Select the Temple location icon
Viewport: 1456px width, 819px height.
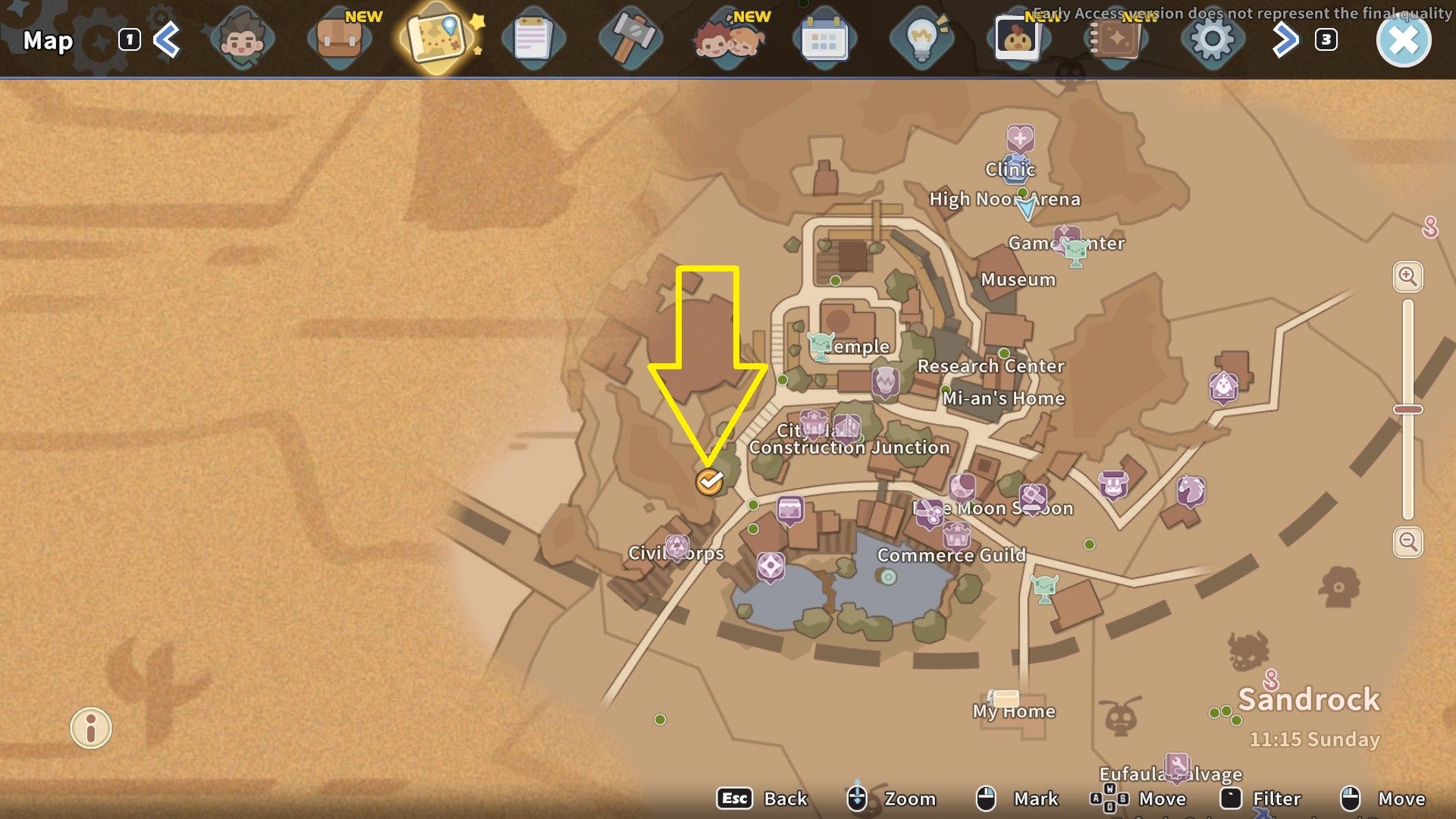[822, 345]
